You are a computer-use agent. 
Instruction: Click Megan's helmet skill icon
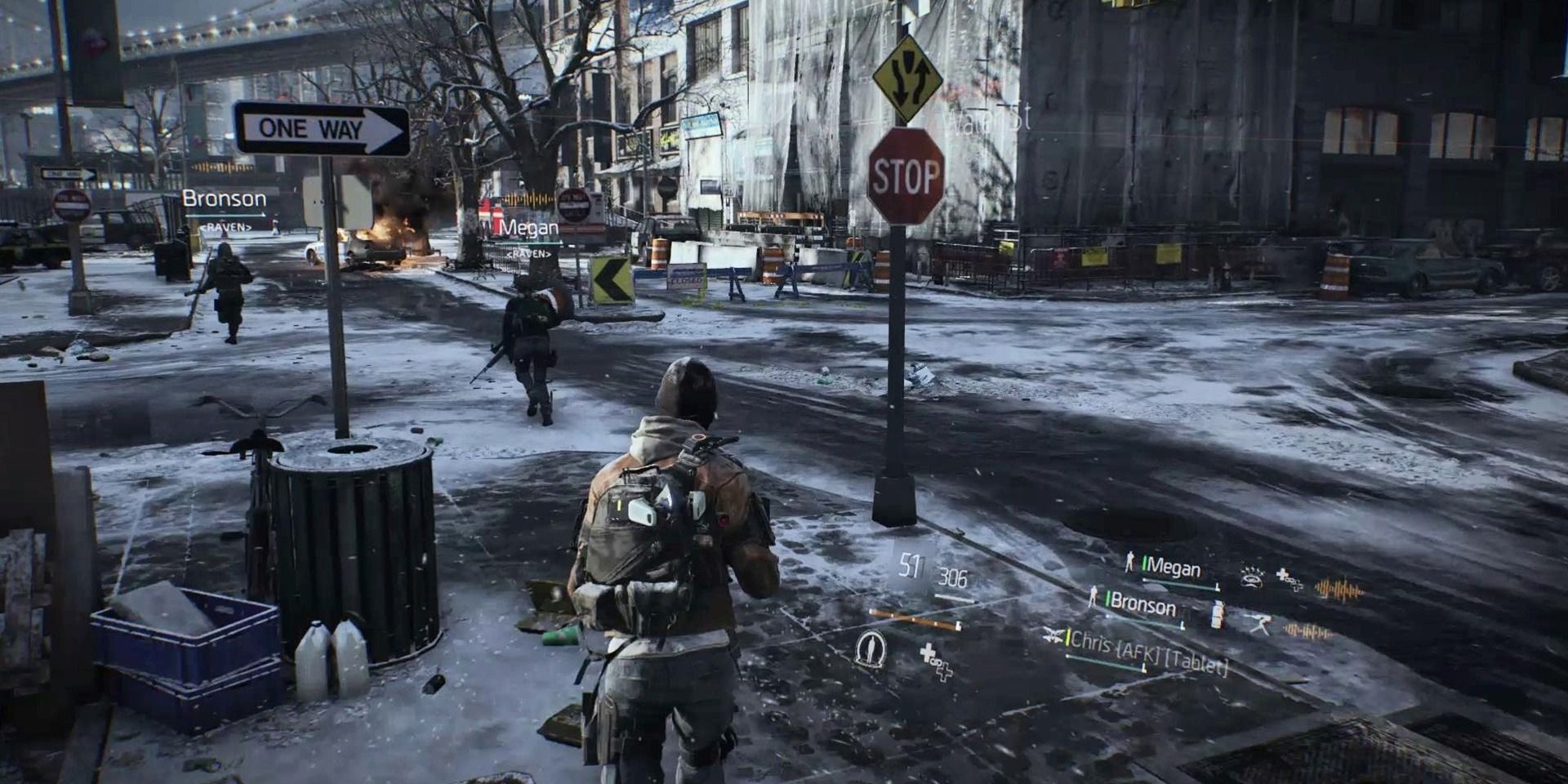tap(1251, 577)
